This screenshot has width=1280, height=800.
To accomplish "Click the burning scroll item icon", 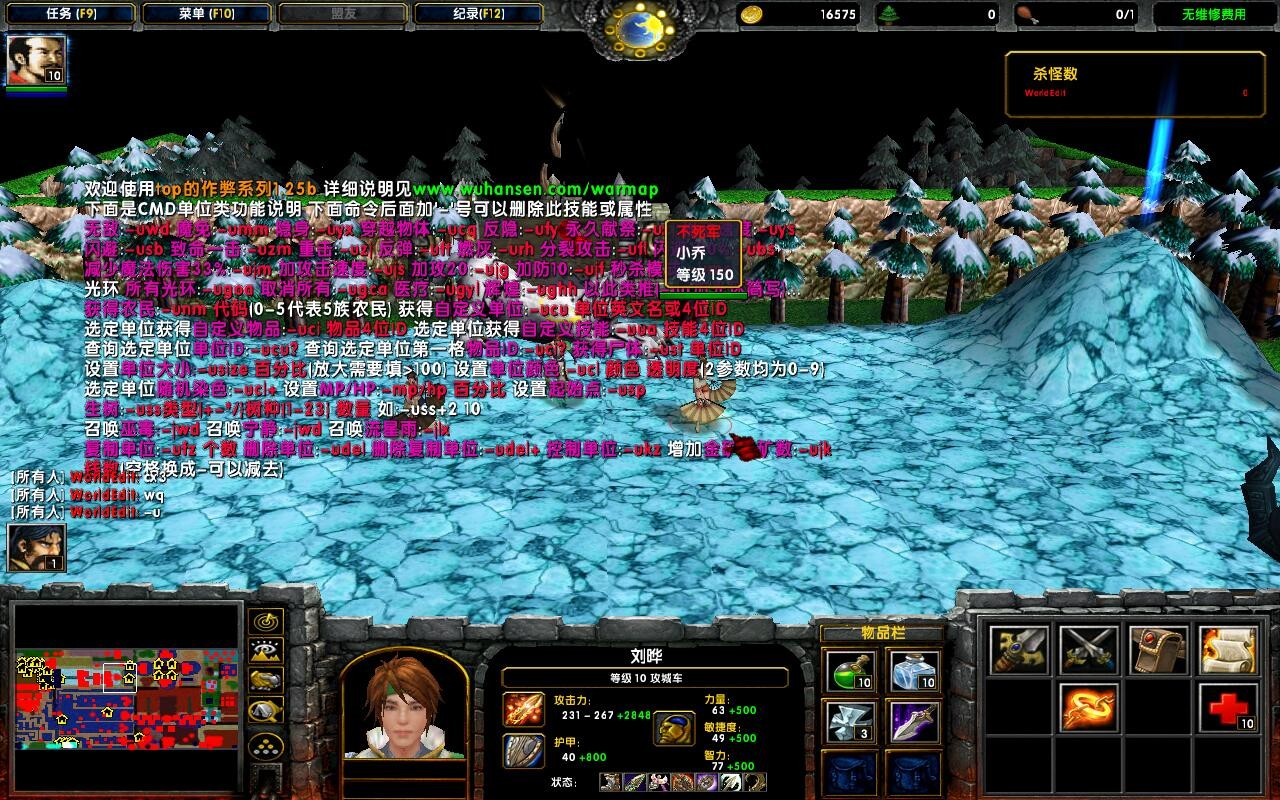I will [1228, 650].
